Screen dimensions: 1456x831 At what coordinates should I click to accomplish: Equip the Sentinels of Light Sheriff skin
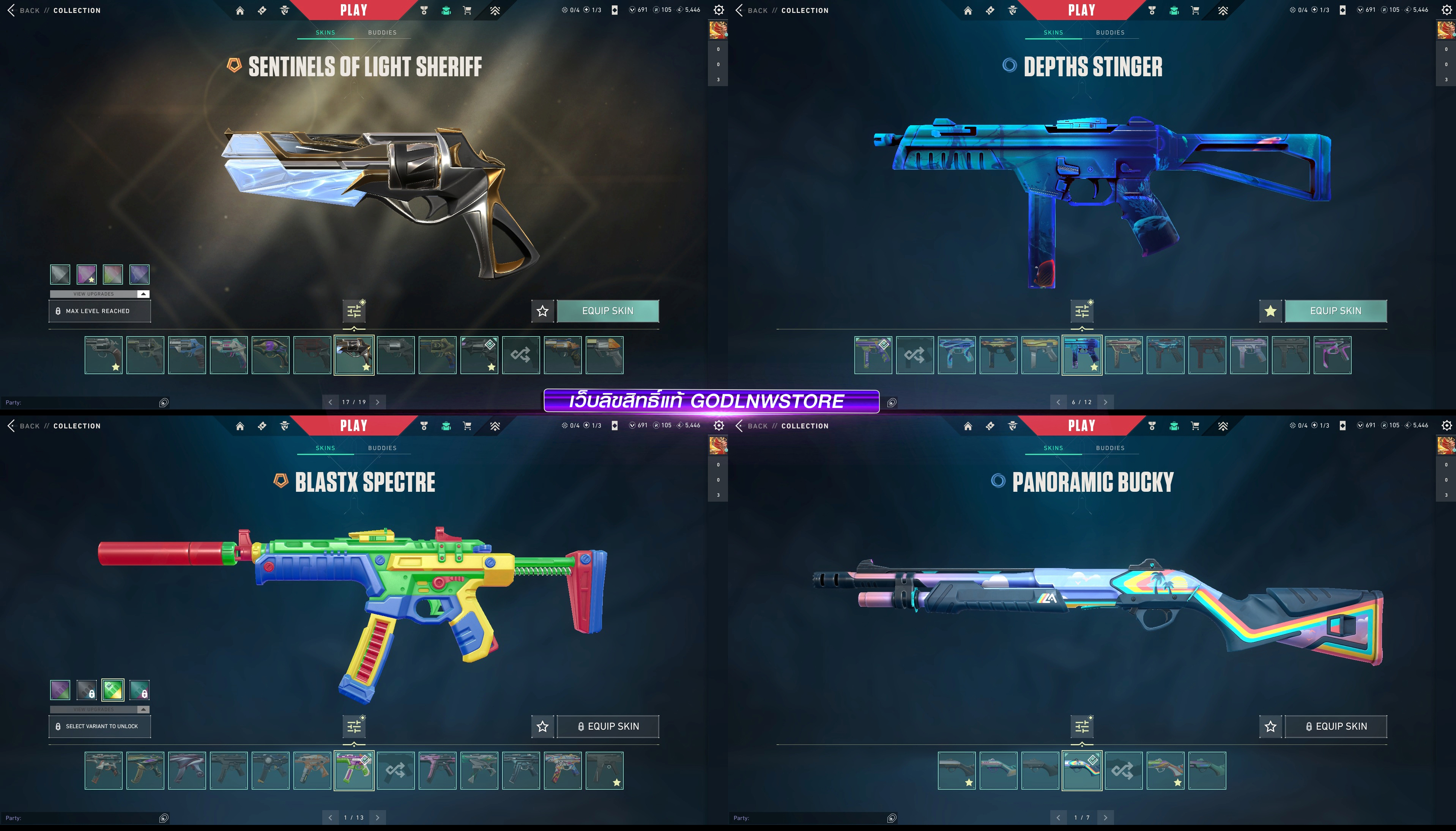pyautogui.click(x=607, y=311)
